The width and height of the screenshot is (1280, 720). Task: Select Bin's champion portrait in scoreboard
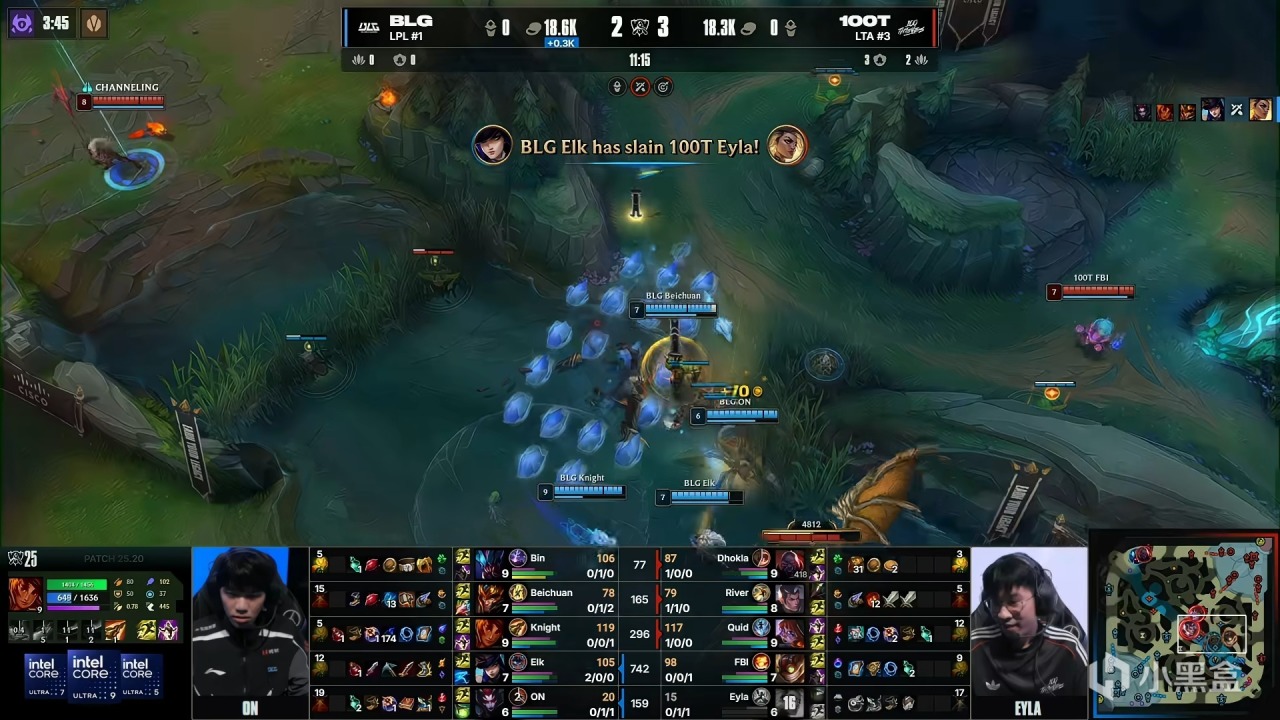coord(490,564)
